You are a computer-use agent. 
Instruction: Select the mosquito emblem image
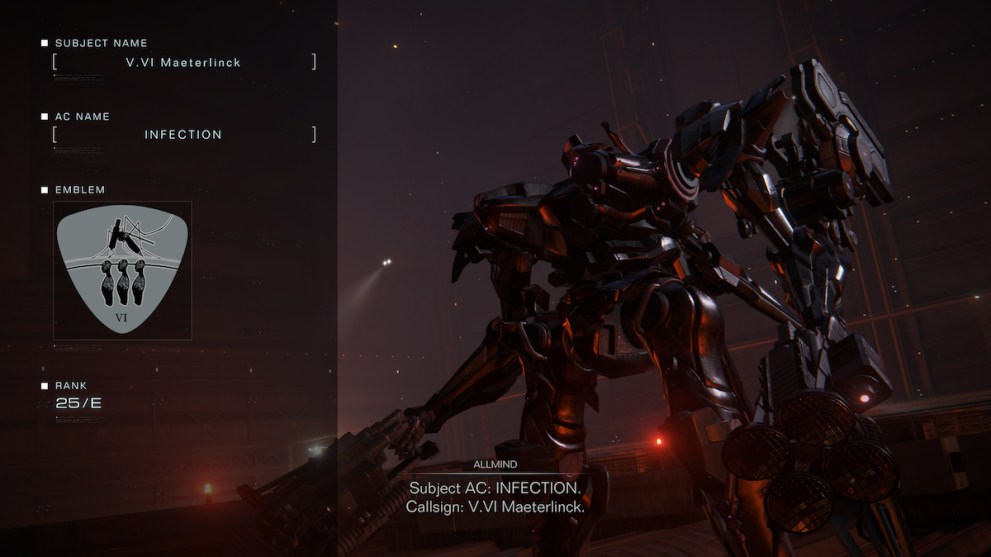click(x=122, y=270)
